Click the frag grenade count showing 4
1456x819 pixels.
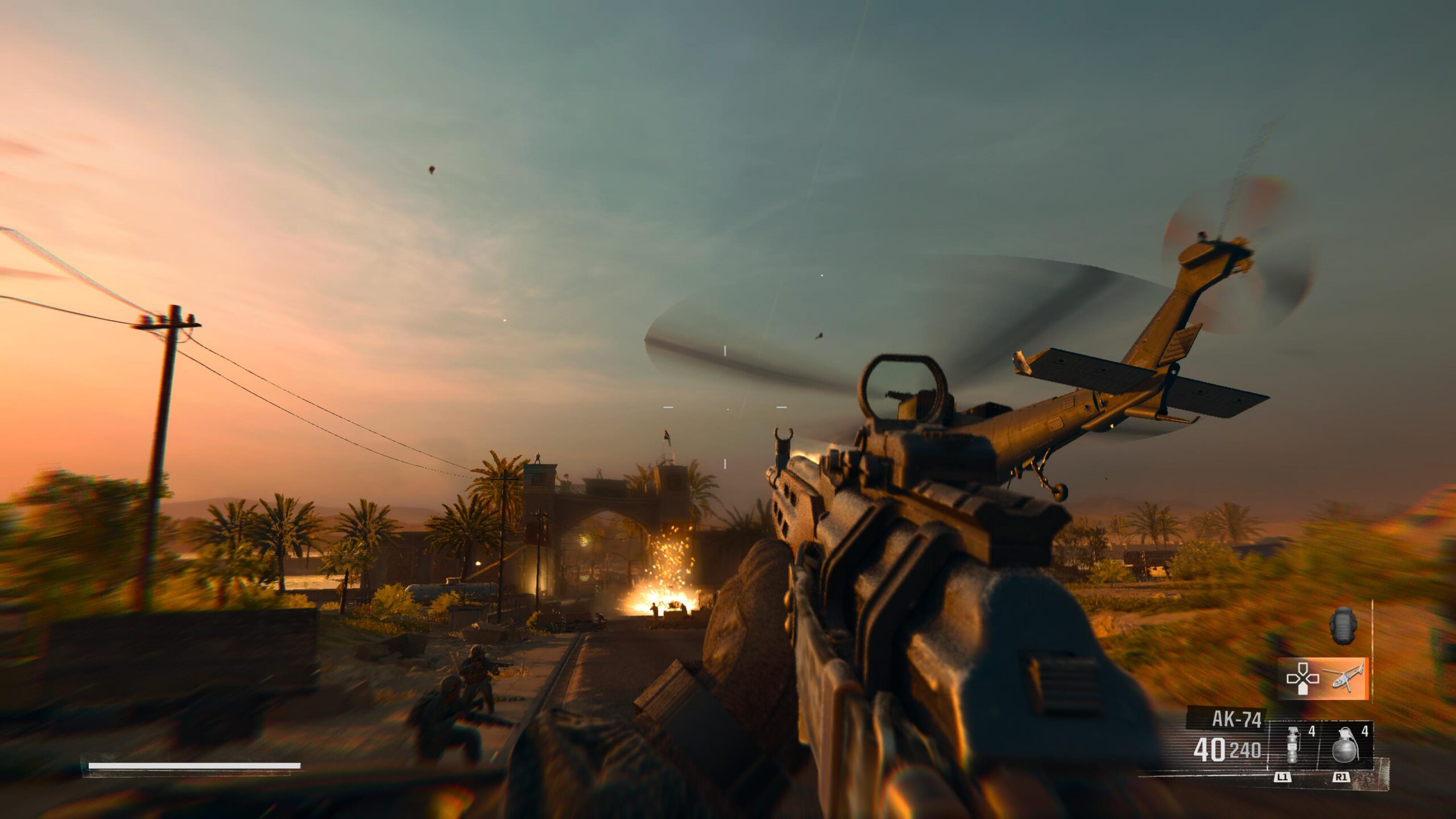click(1365, 733)
